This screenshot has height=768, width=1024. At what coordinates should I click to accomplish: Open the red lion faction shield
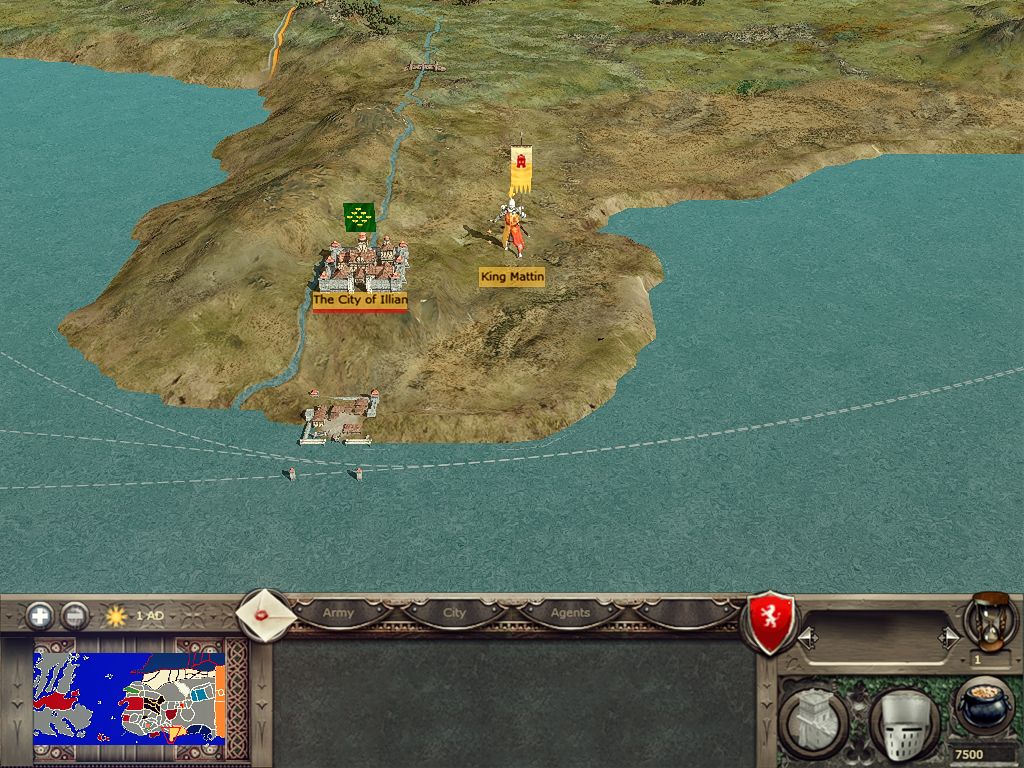771,621
